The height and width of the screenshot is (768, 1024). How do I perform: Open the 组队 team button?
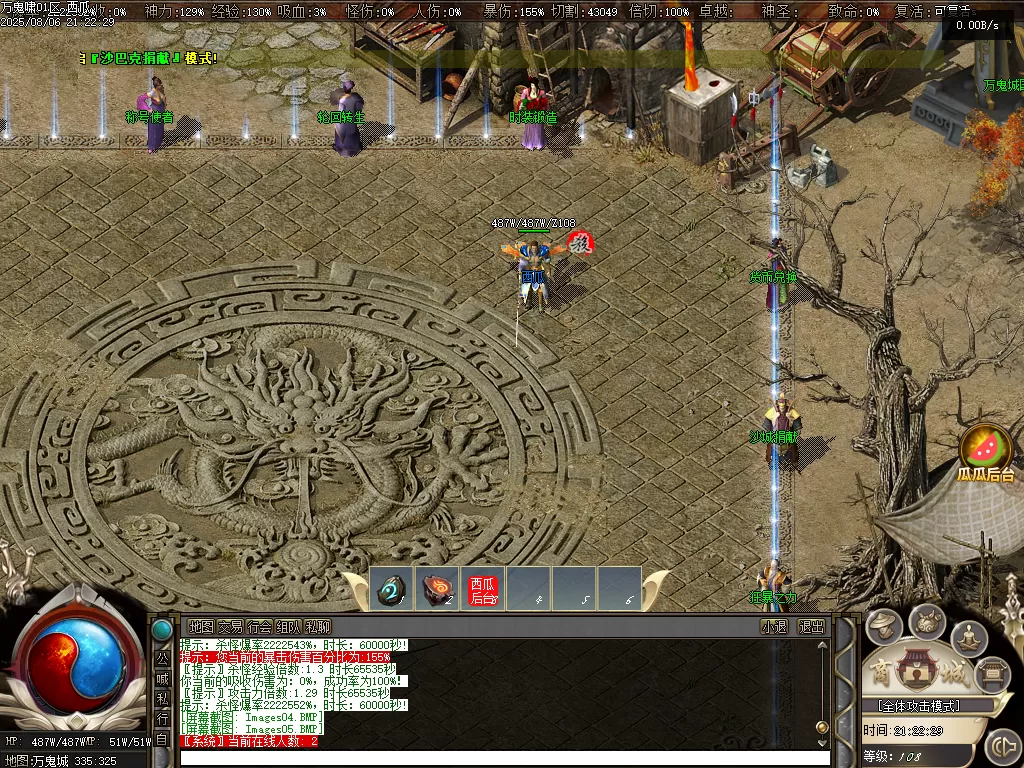(x=288, y=627)
